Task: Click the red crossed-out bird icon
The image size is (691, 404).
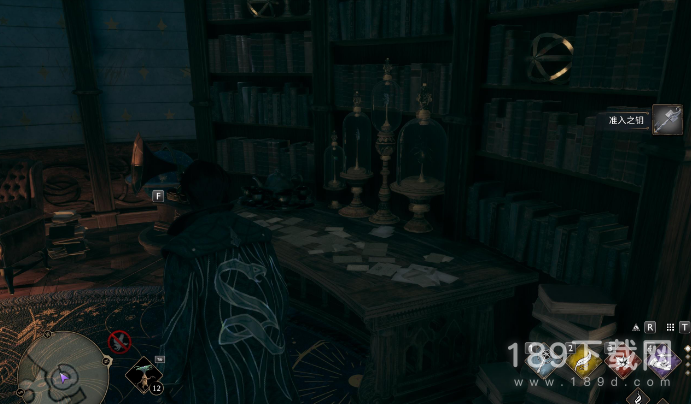Action: click(120, 341)
